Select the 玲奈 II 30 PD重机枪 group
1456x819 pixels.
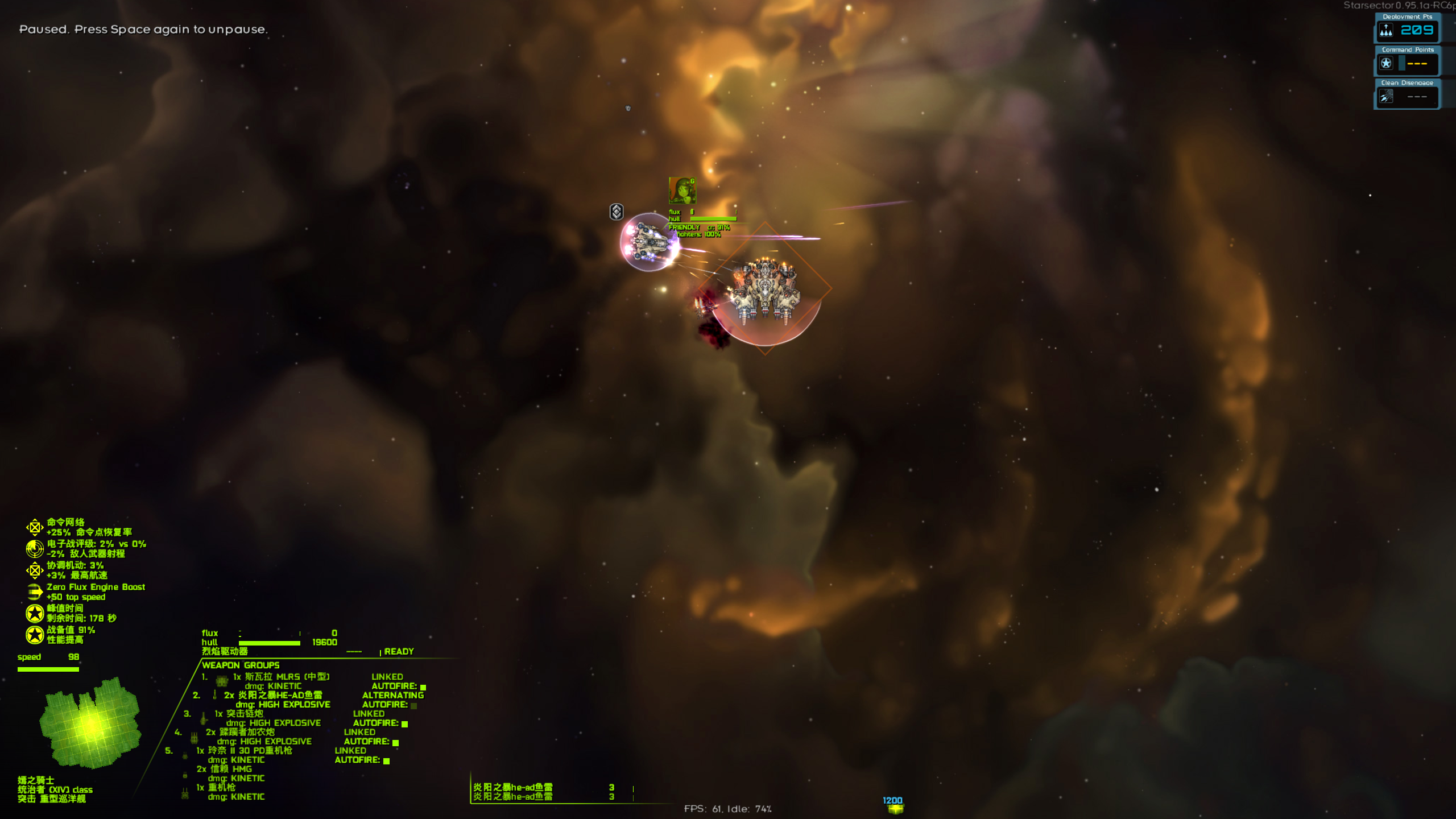pyautogui.click(x=245, y=751)
